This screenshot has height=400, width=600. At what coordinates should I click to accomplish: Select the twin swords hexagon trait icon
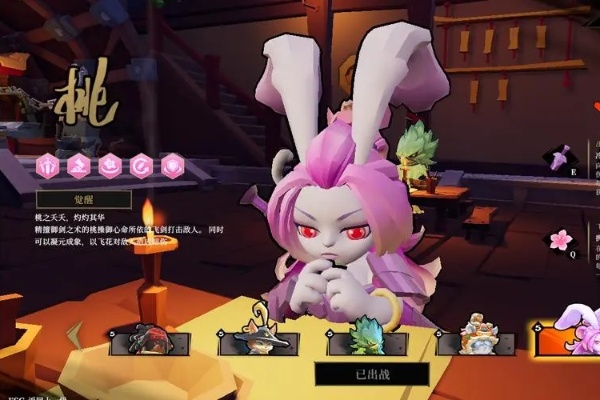(47, 164)
